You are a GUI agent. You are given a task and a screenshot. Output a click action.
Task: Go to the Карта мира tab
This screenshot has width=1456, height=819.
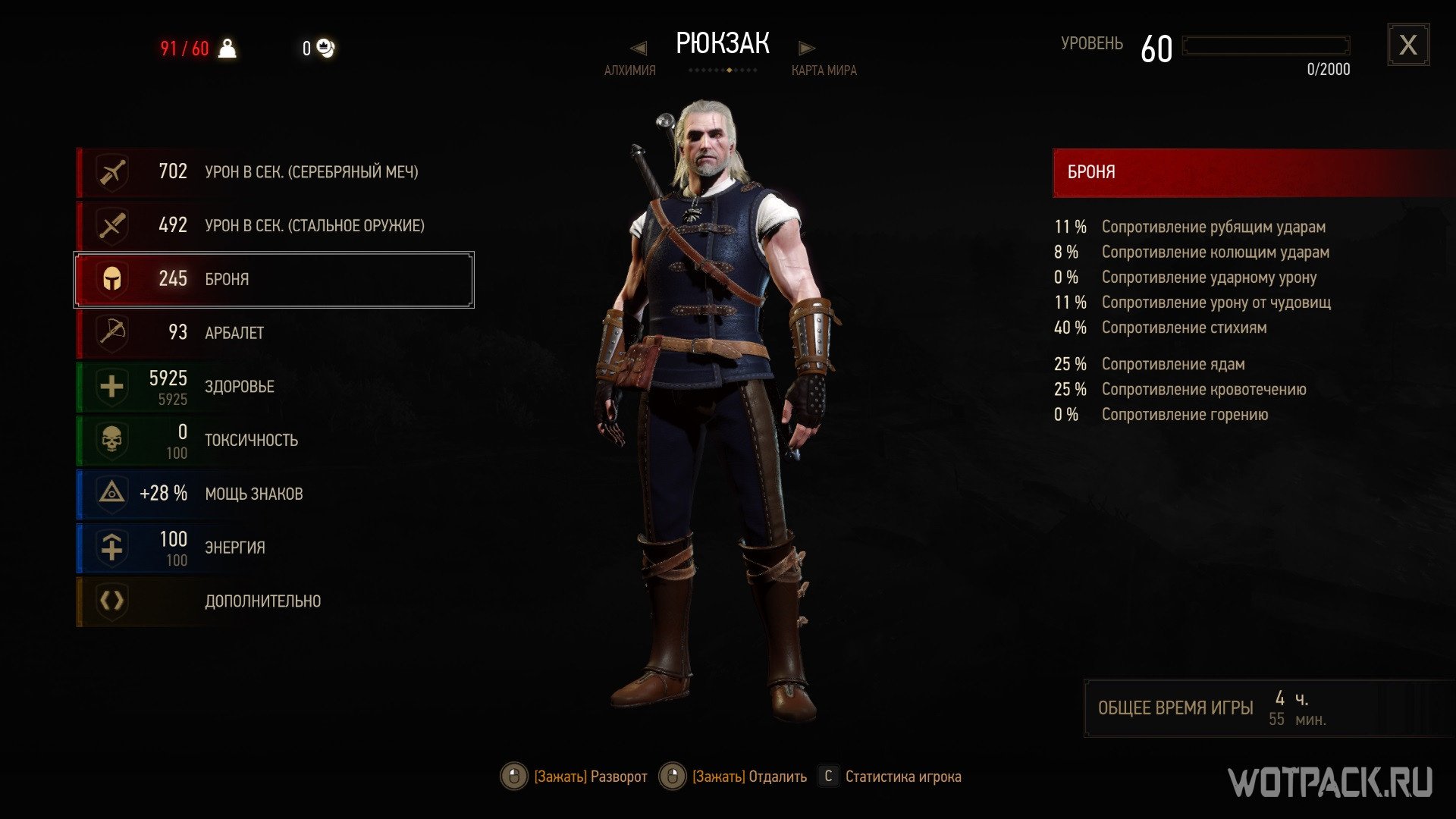824,71
